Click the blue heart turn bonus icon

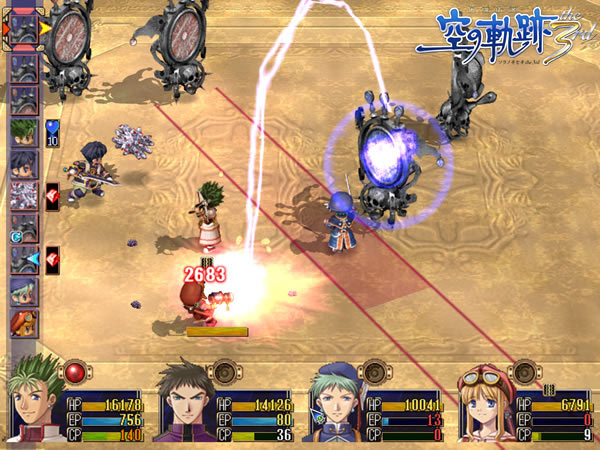tap(52, 128)
